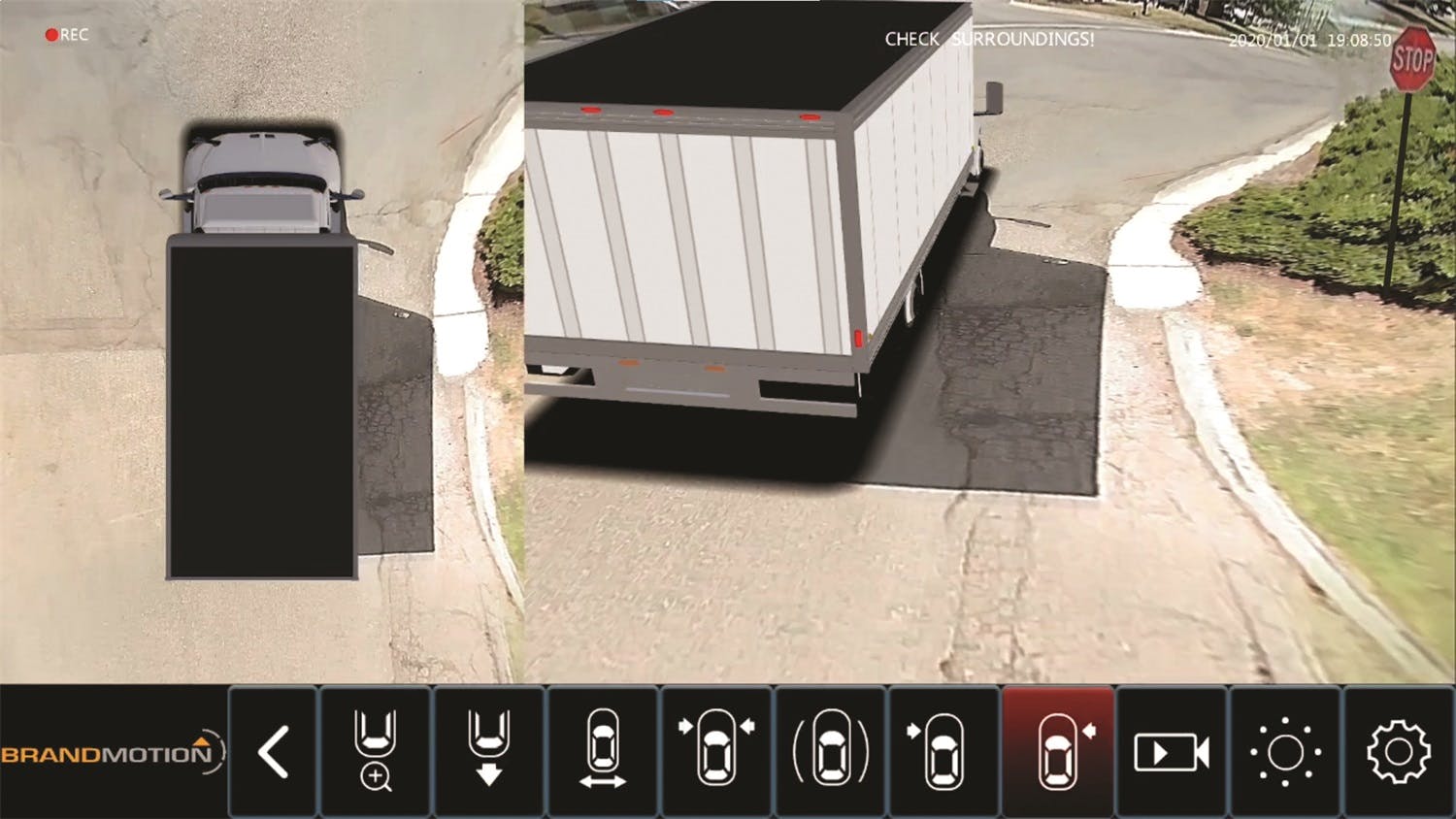Switch to the left-side arrow car view

click(x=943, y=752)
